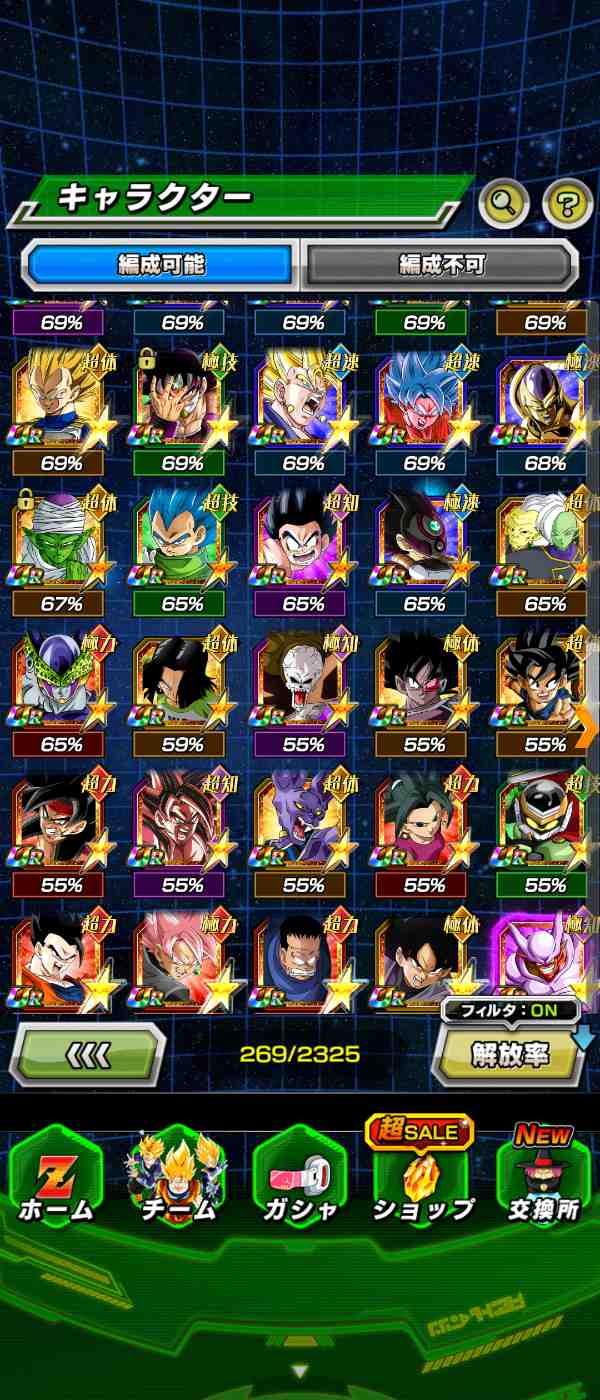This screenshot has height=1400, width=600.
Task: Switch to the 編成不可 tab
Action: click(x=441, y=264)
